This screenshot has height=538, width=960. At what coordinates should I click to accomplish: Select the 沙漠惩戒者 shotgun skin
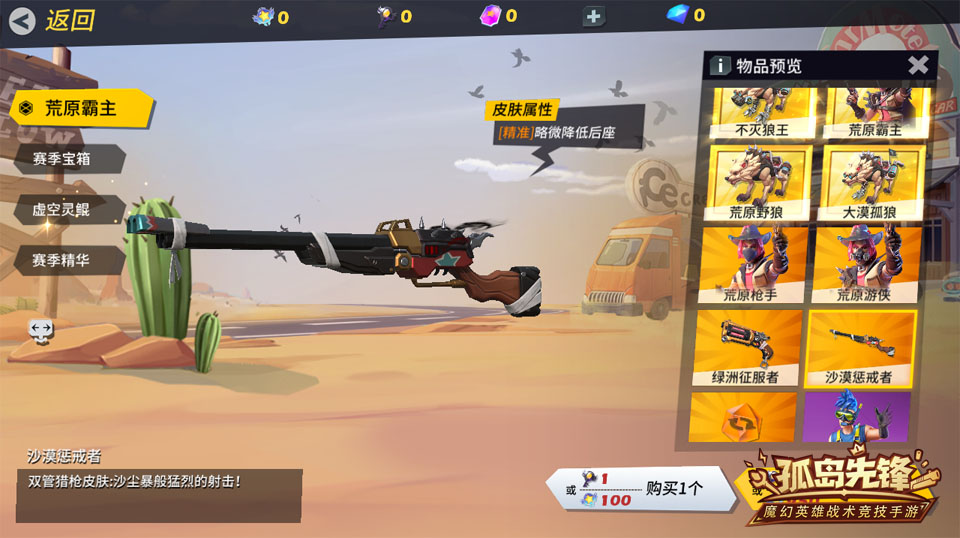click(862, 348)
